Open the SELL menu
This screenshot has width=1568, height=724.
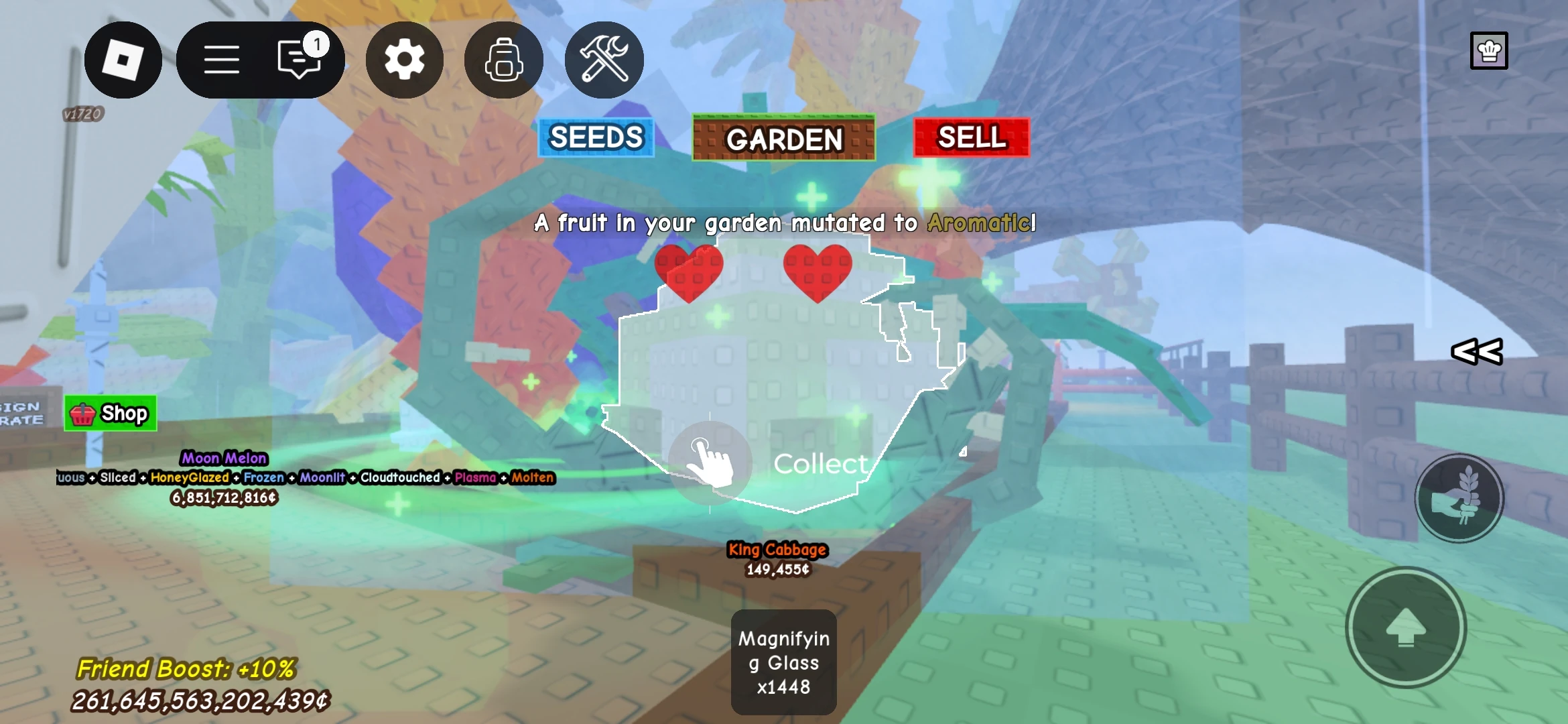point(970,138)
